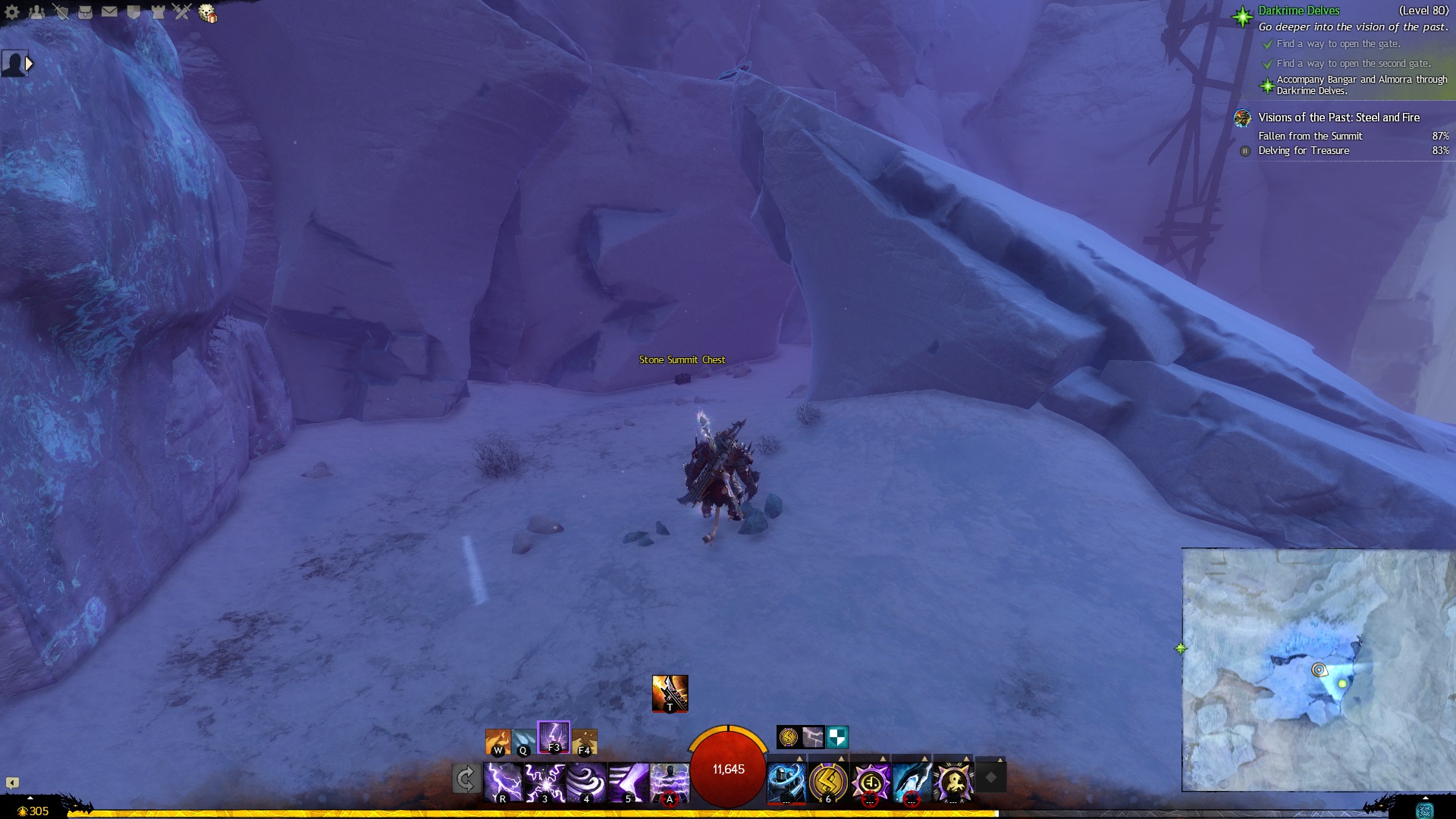Open the Gem Store lion icon

click(207, 13)
